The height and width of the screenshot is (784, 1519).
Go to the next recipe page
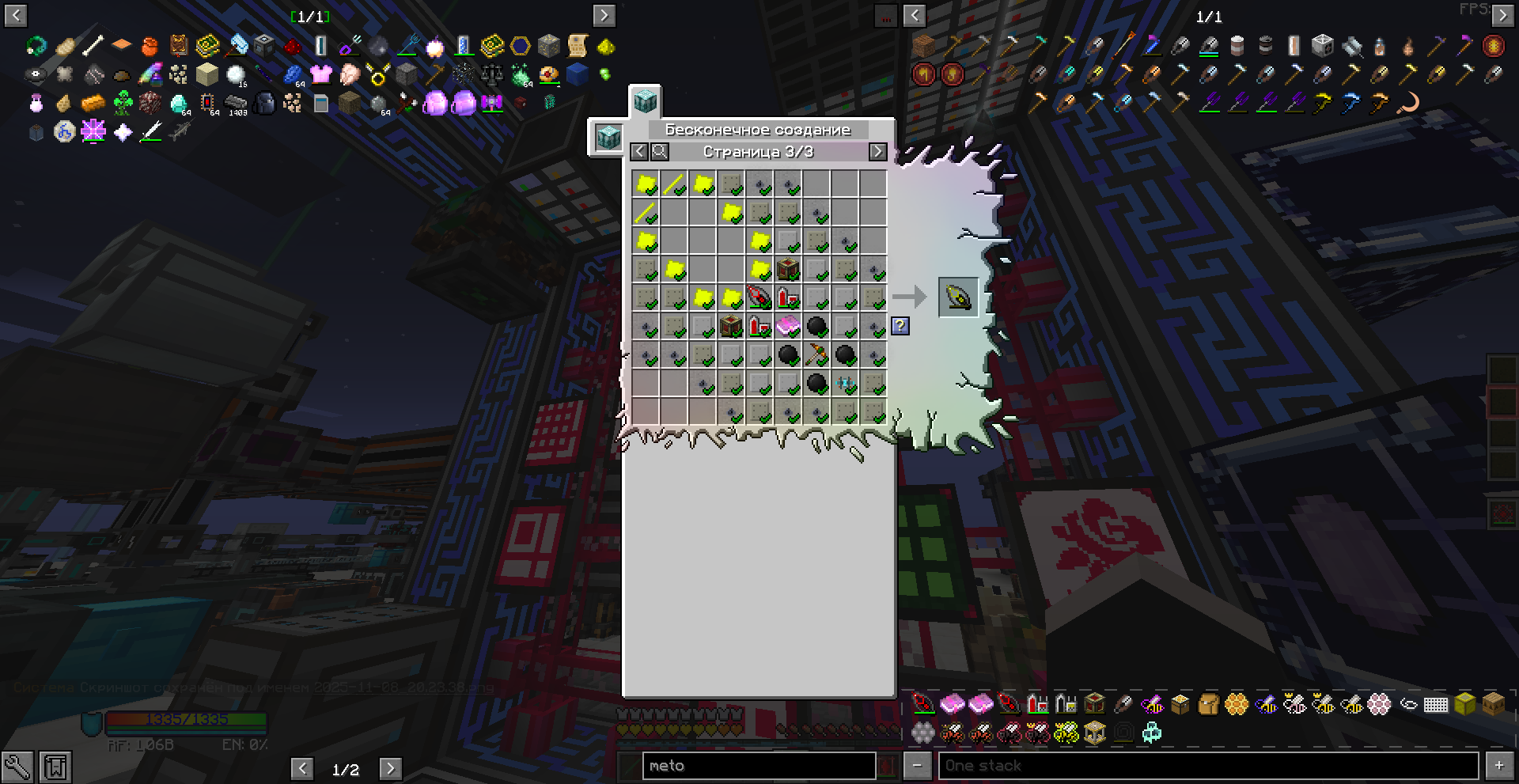[877, 152]
